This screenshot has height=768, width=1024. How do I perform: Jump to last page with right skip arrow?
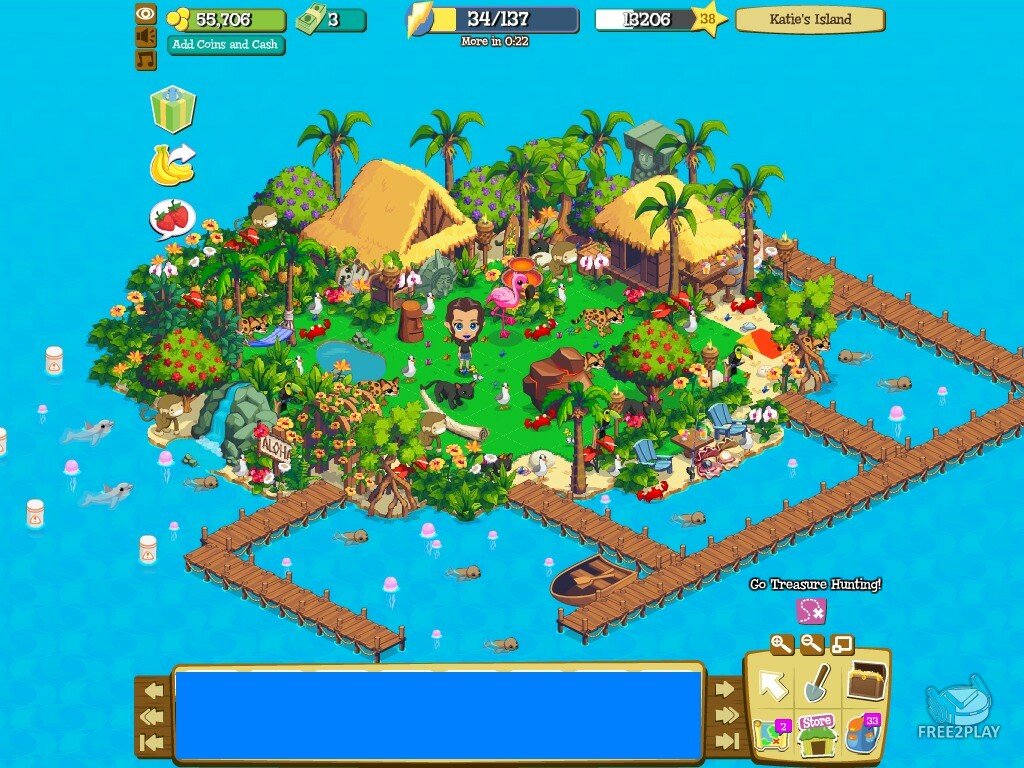click(727, 741)
